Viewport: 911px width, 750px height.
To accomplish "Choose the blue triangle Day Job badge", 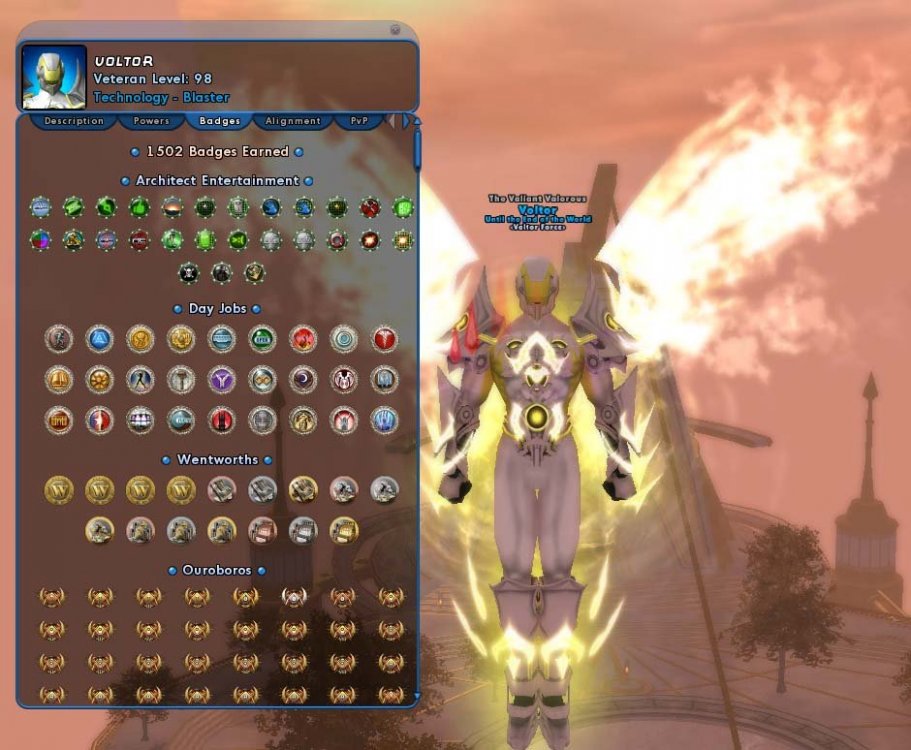I will [x=99, y=339].
